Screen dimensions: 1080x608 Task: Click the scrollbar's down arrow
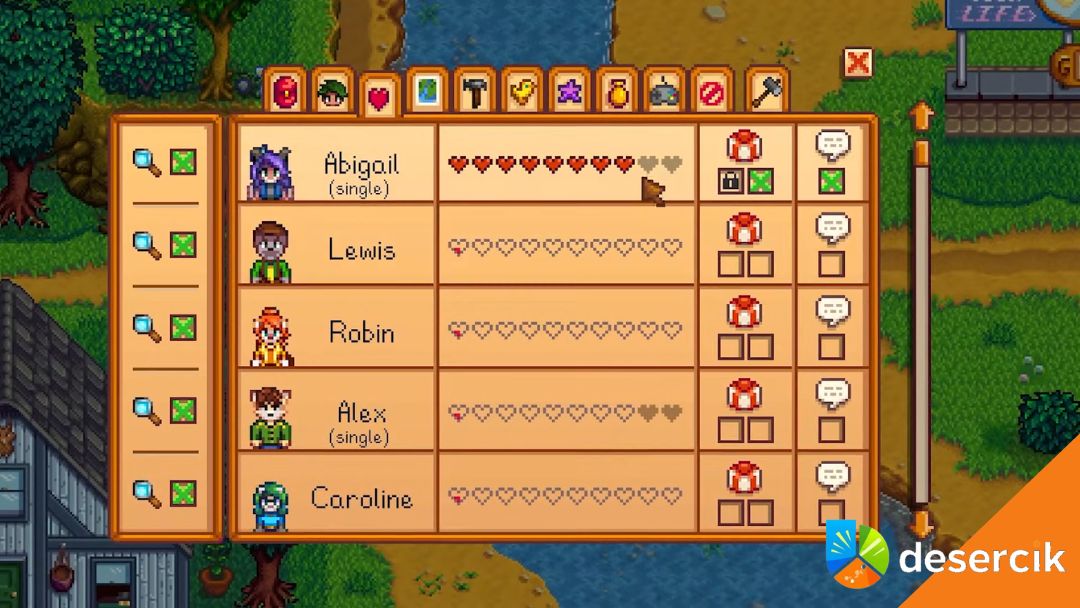pos(921,522)
